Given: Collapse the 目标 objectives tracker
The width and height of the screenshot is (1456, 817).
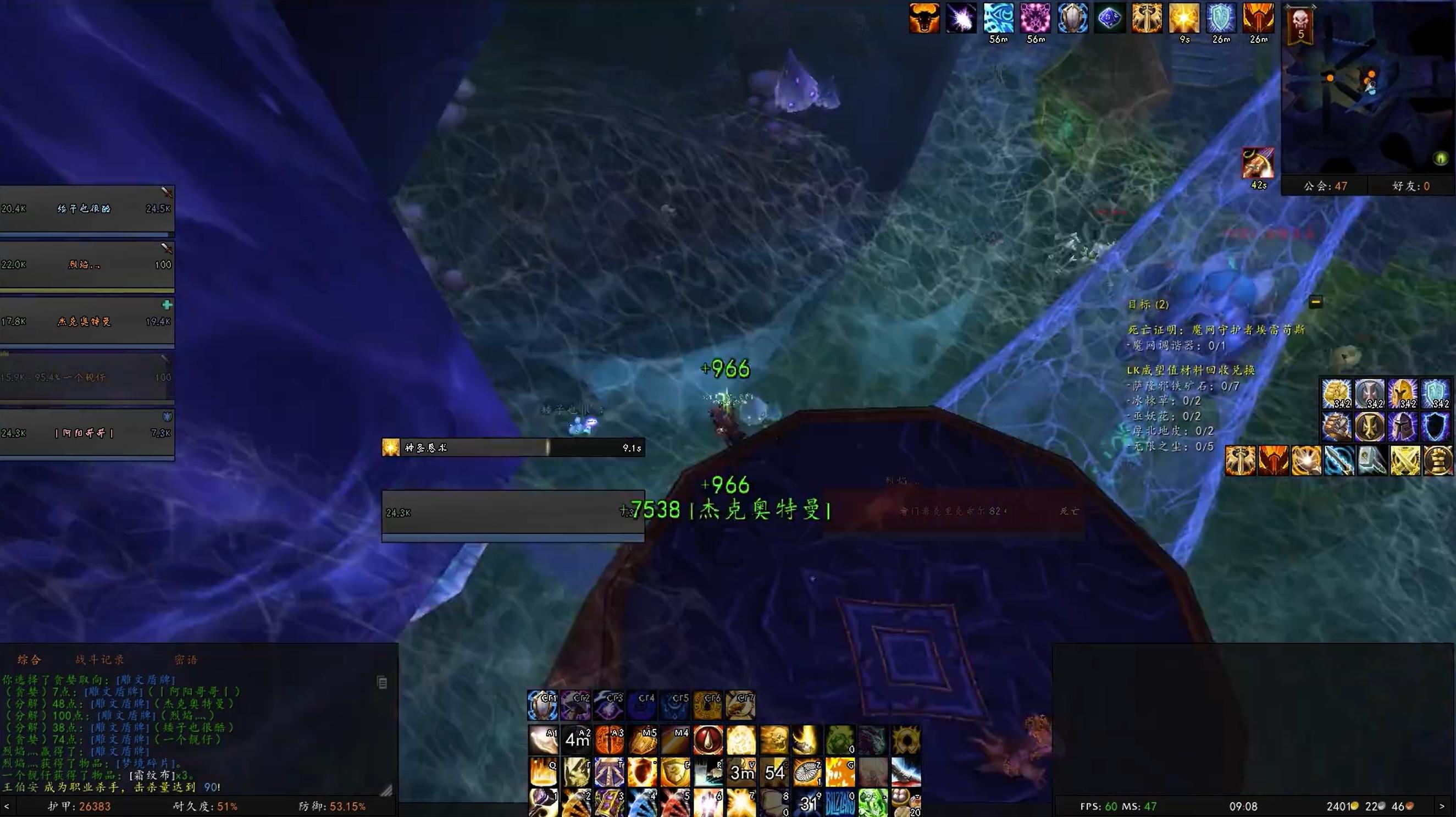Looking at the screenshot, I should pos(1315,302).
